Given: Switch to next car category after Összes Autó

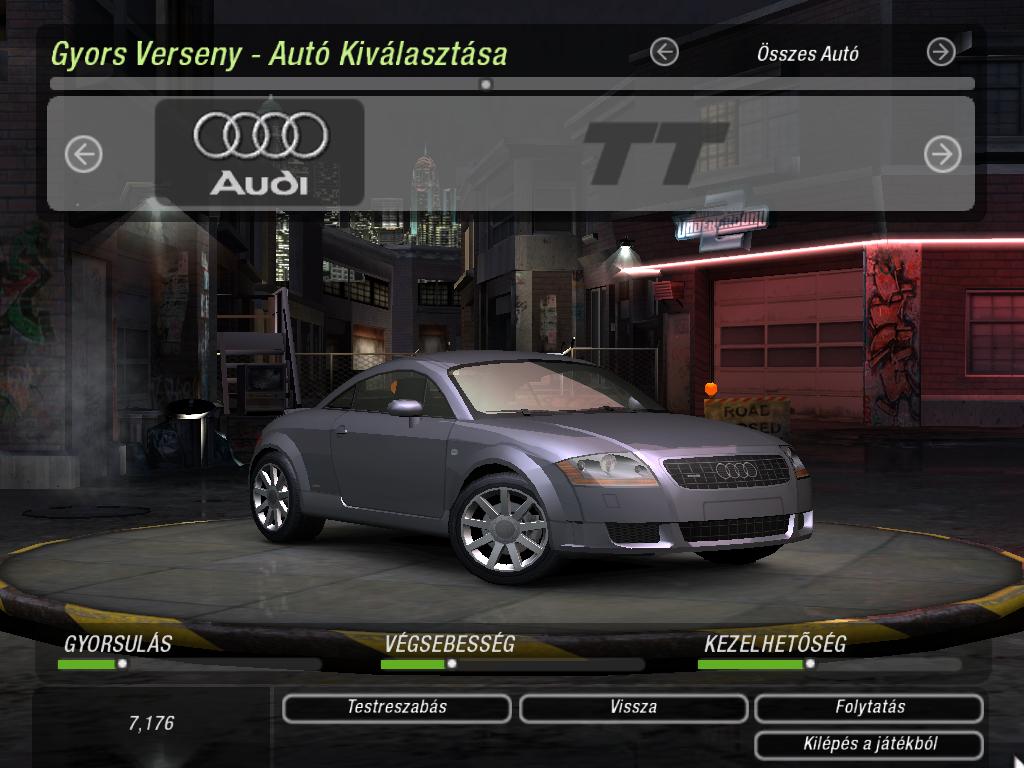Looking at the screenshot, I should [941, 52].
